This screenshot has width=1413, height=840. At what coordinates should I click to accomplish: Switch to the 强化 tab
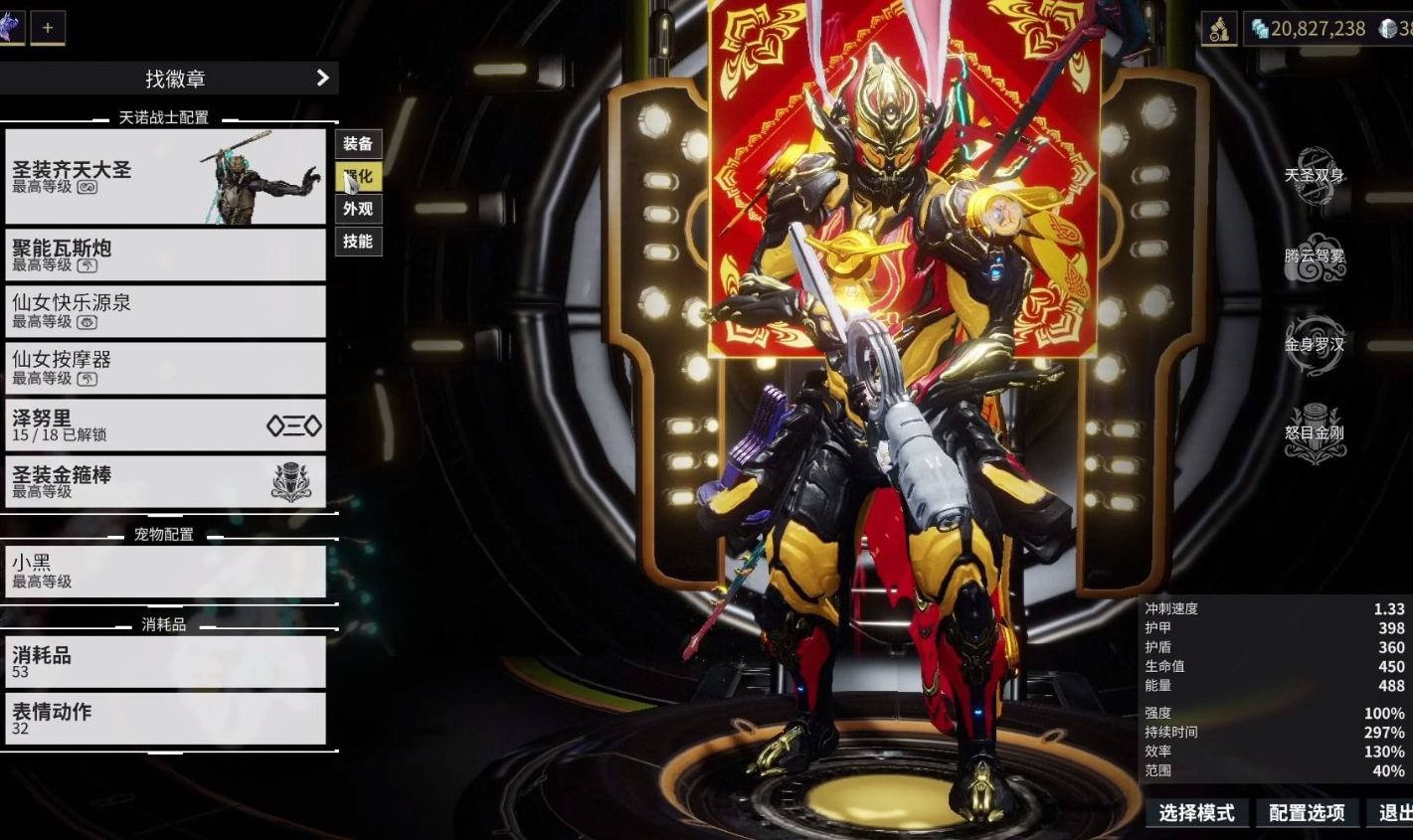[358, 177]
